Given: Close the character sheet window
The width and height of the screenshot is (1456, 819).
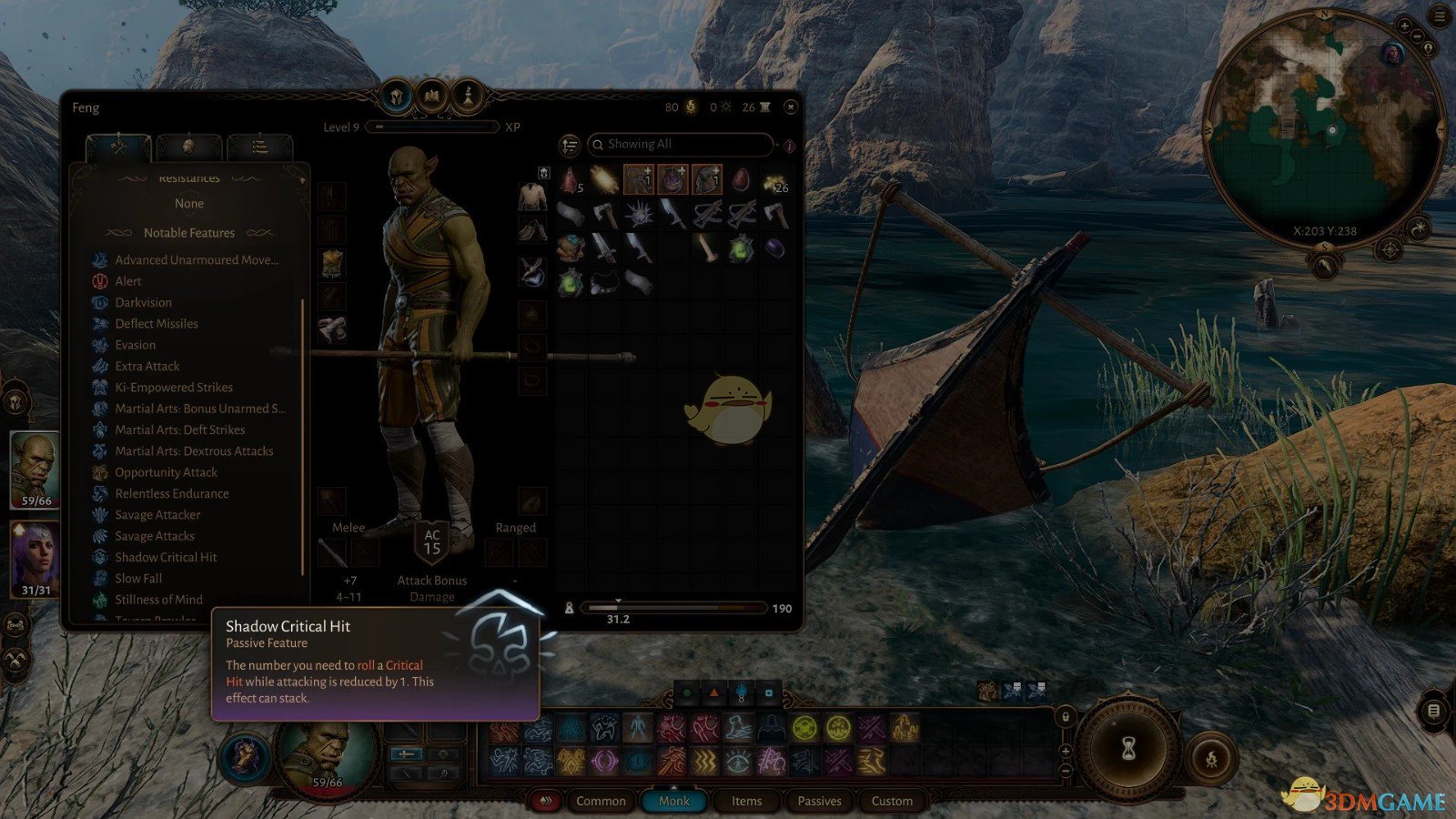Looking at the screenshot, I should tap(791, 107).
